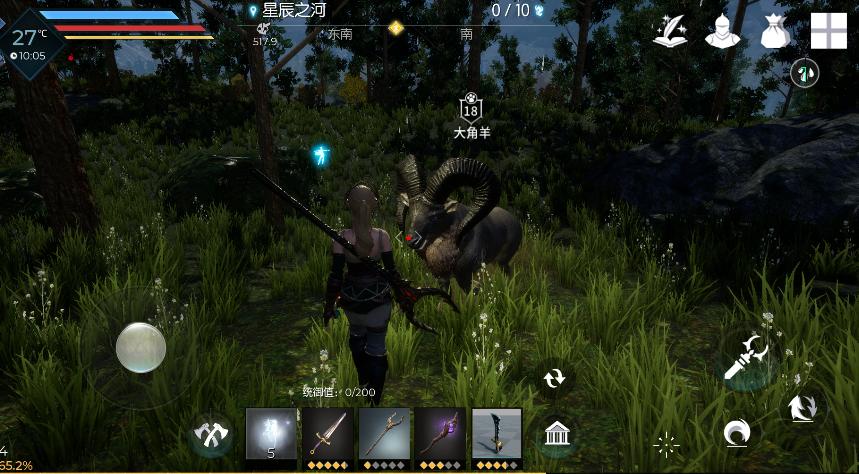859x474 pixels.
Task: Tap the circular arrows swap button
Action: coord(554,377)
